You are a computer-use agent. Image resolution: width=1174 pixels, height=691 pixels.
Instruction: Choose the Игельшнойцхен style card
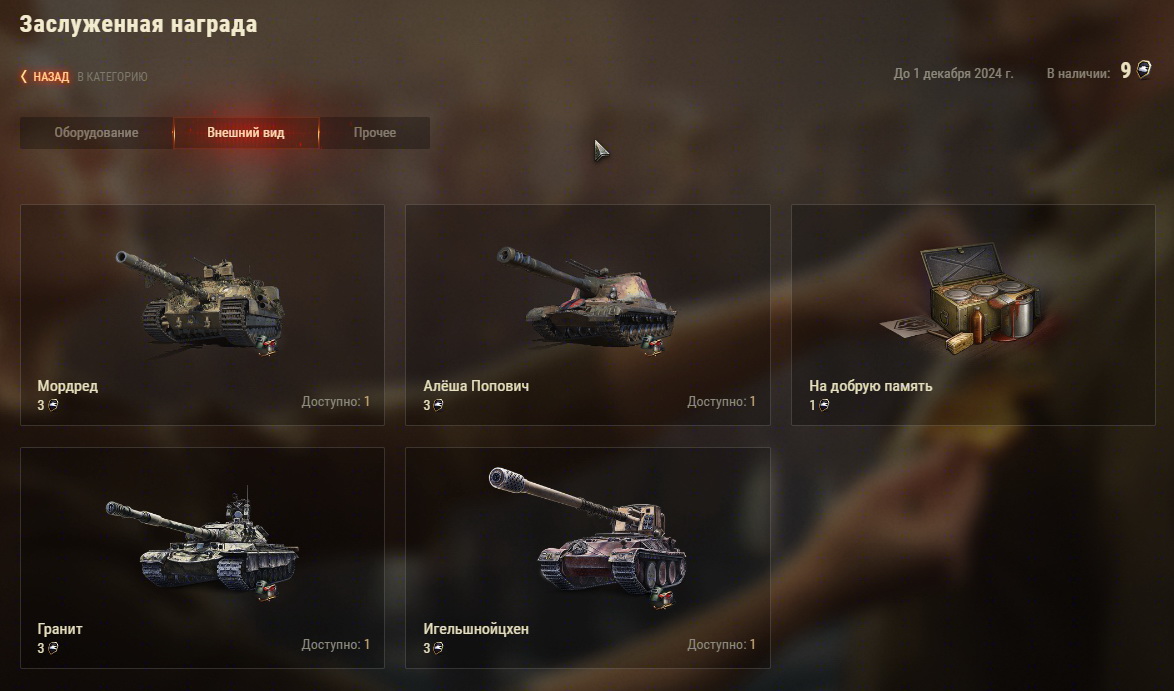(587, 557)
